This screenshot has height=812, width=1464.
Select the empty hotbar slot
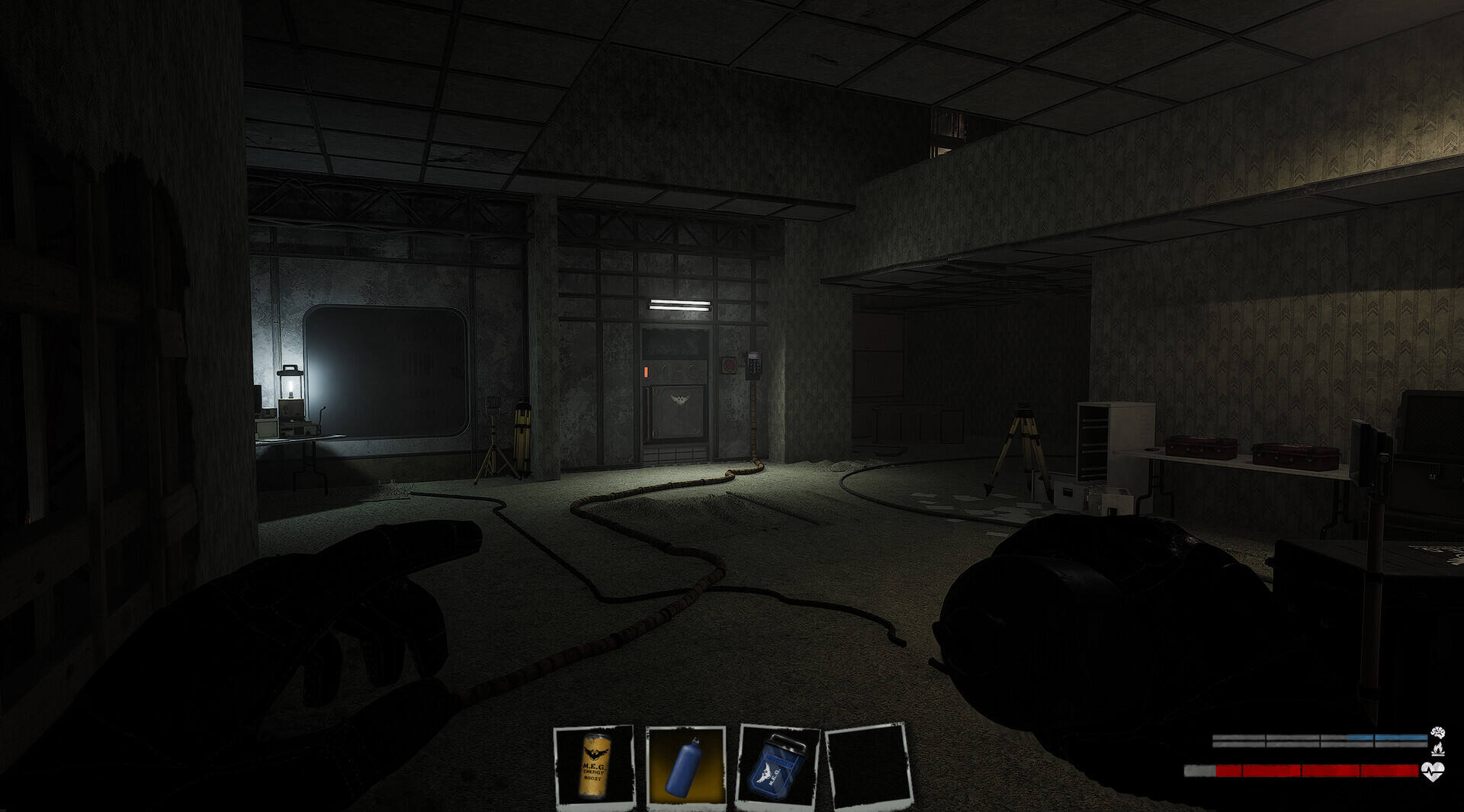868,765
